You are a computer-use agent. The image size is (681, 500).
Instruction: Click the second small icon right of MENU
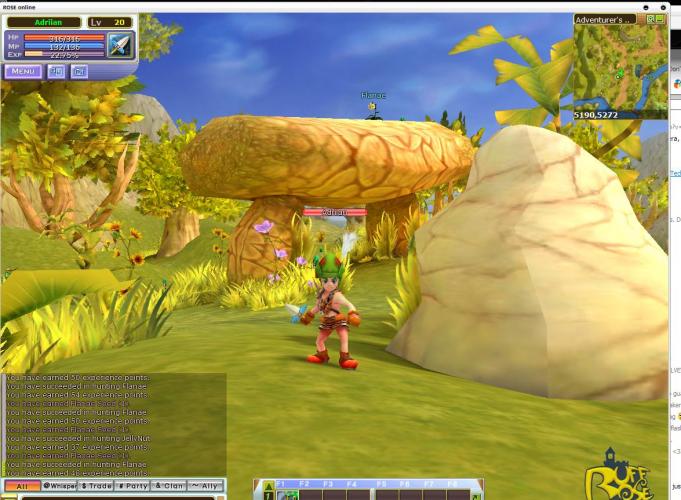click(x=79, y=71)
